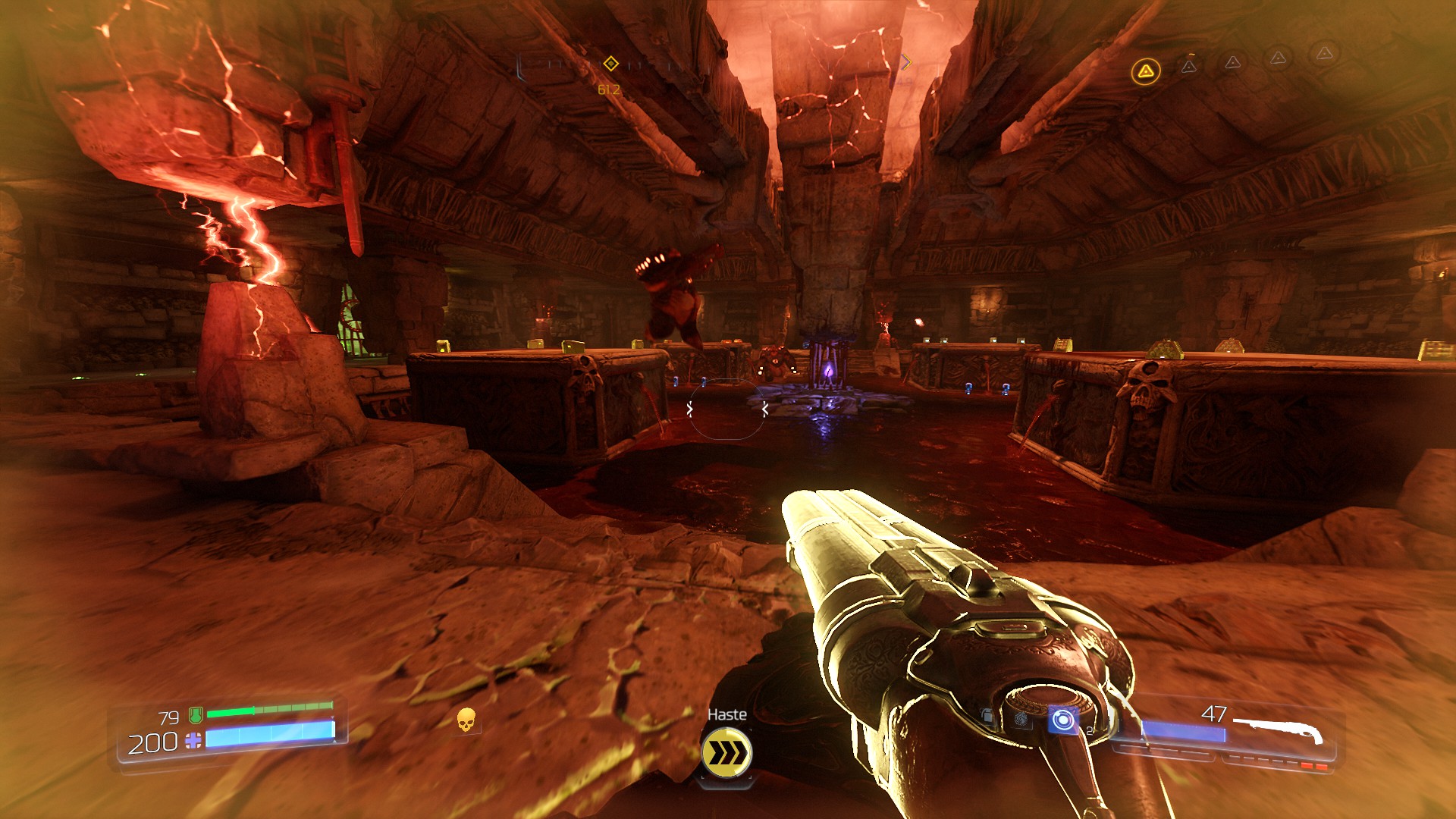Click the highlighted gold triangle challenge icon
The height and width of the screenshot is (819, 1456).
coord(1145,72)
